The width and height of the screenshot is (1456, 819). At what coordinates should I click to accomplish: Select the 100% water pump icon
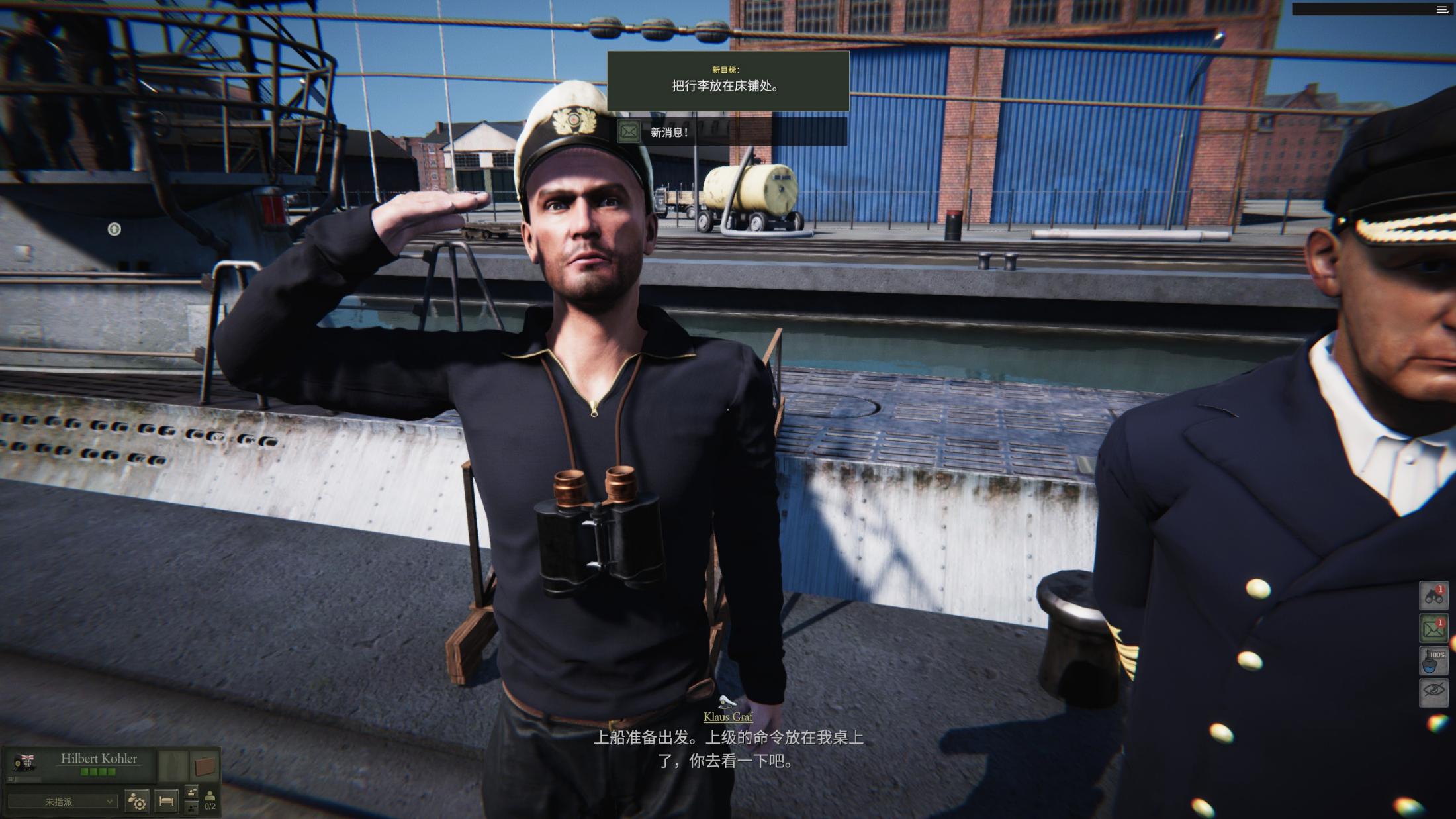[x=1433, y=661]
